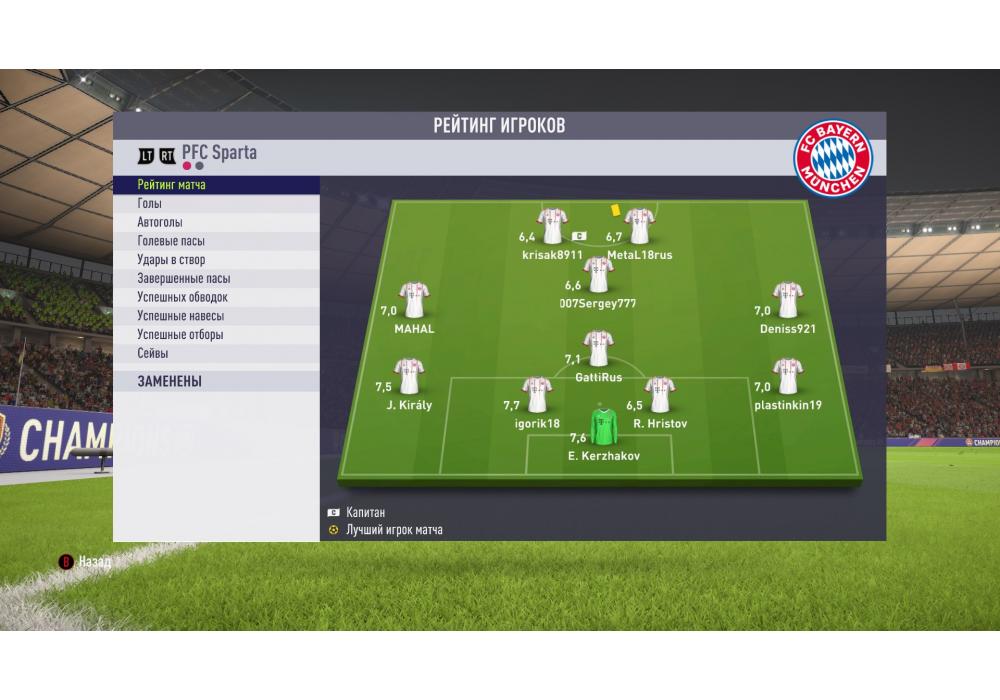Select the Рейтинг матча stat row
The height and width of the screenshot is (700, 1000).
click(216, 185)
